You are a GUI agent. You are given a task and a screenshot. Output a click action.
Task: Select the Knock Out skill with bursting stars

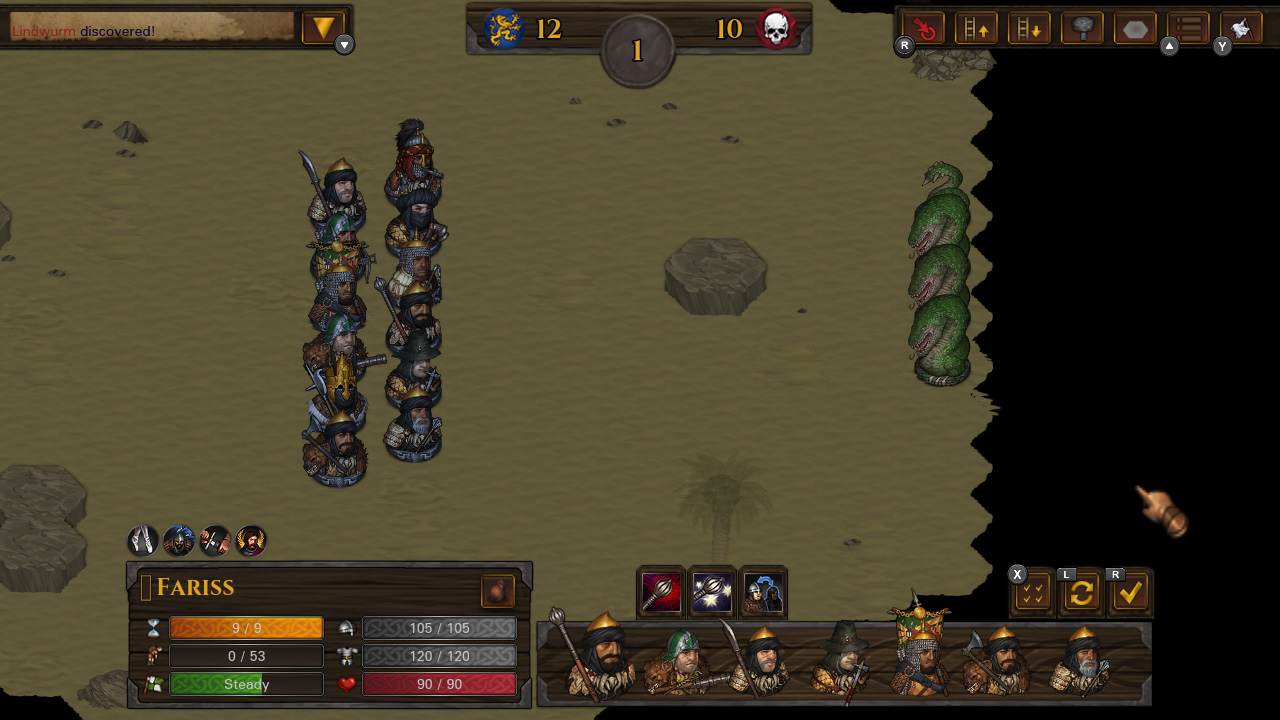coord(712,592)
